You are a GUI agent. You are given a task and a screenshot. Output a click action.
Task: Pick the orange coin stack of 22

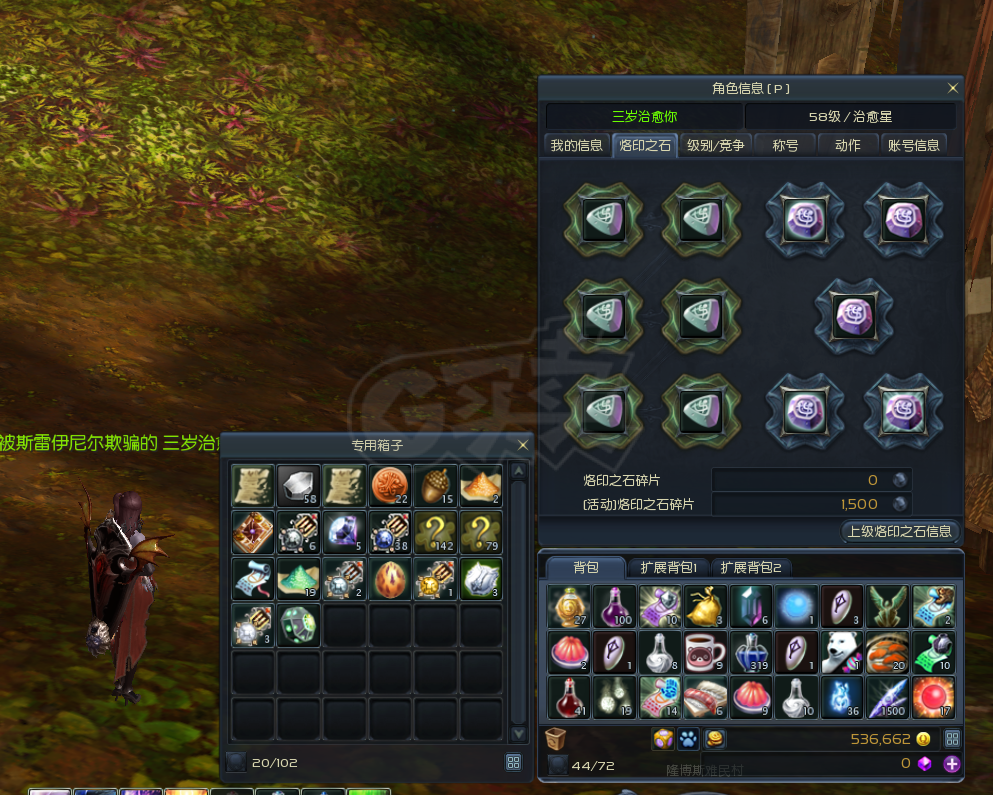(390, 485)
